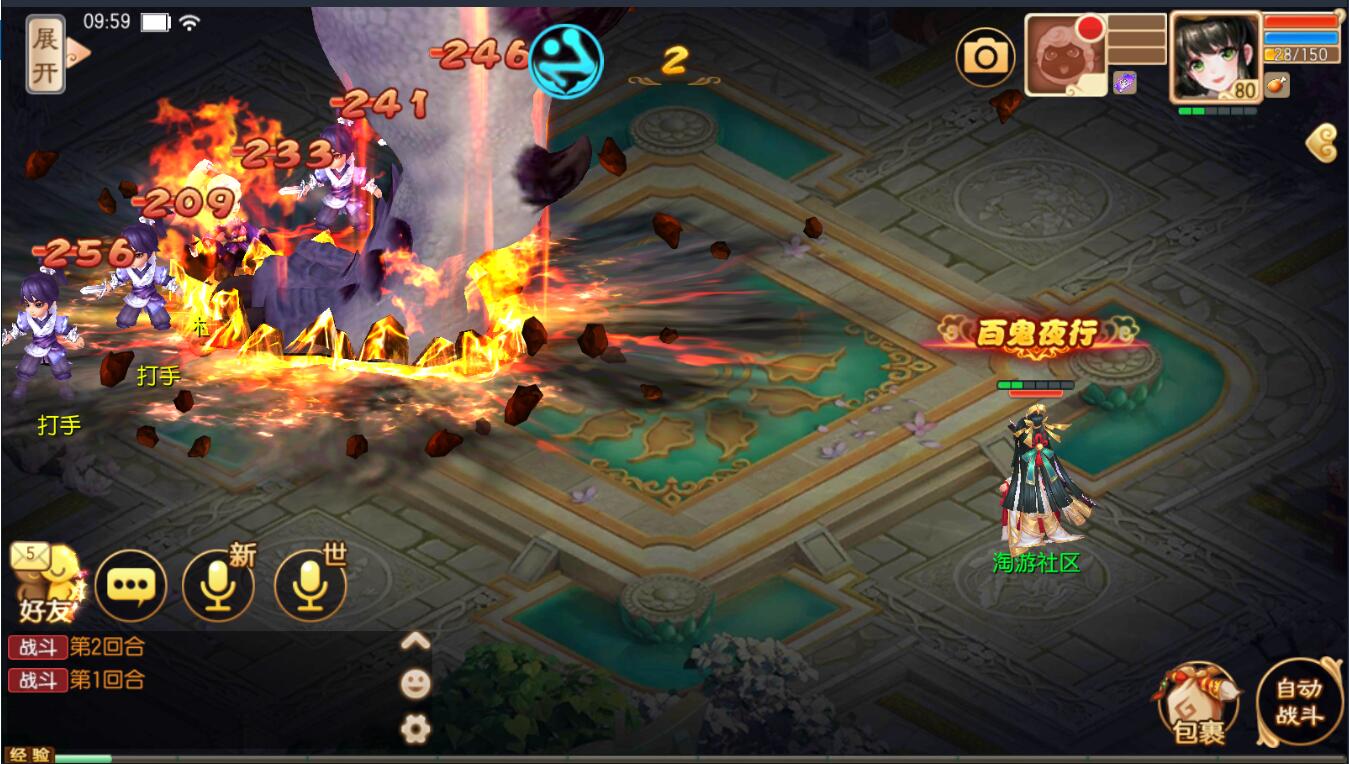Open the chat bubble button
The width and height of the screenshot is (1349, 764).
[131, 585]
